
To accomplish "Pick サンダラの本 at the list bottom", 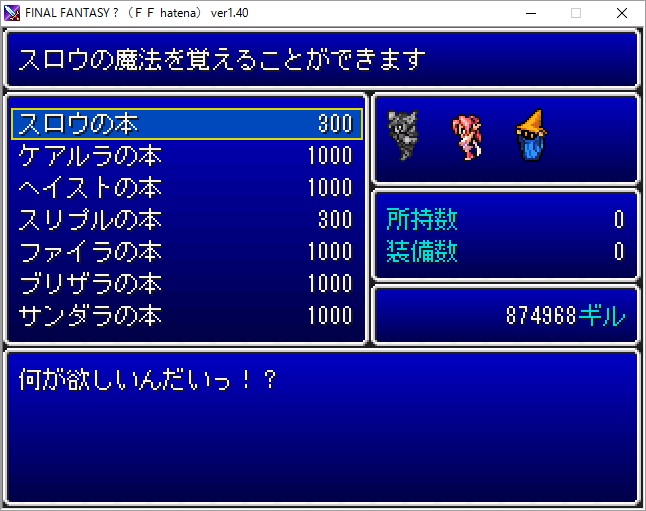I will pos(186,316).
